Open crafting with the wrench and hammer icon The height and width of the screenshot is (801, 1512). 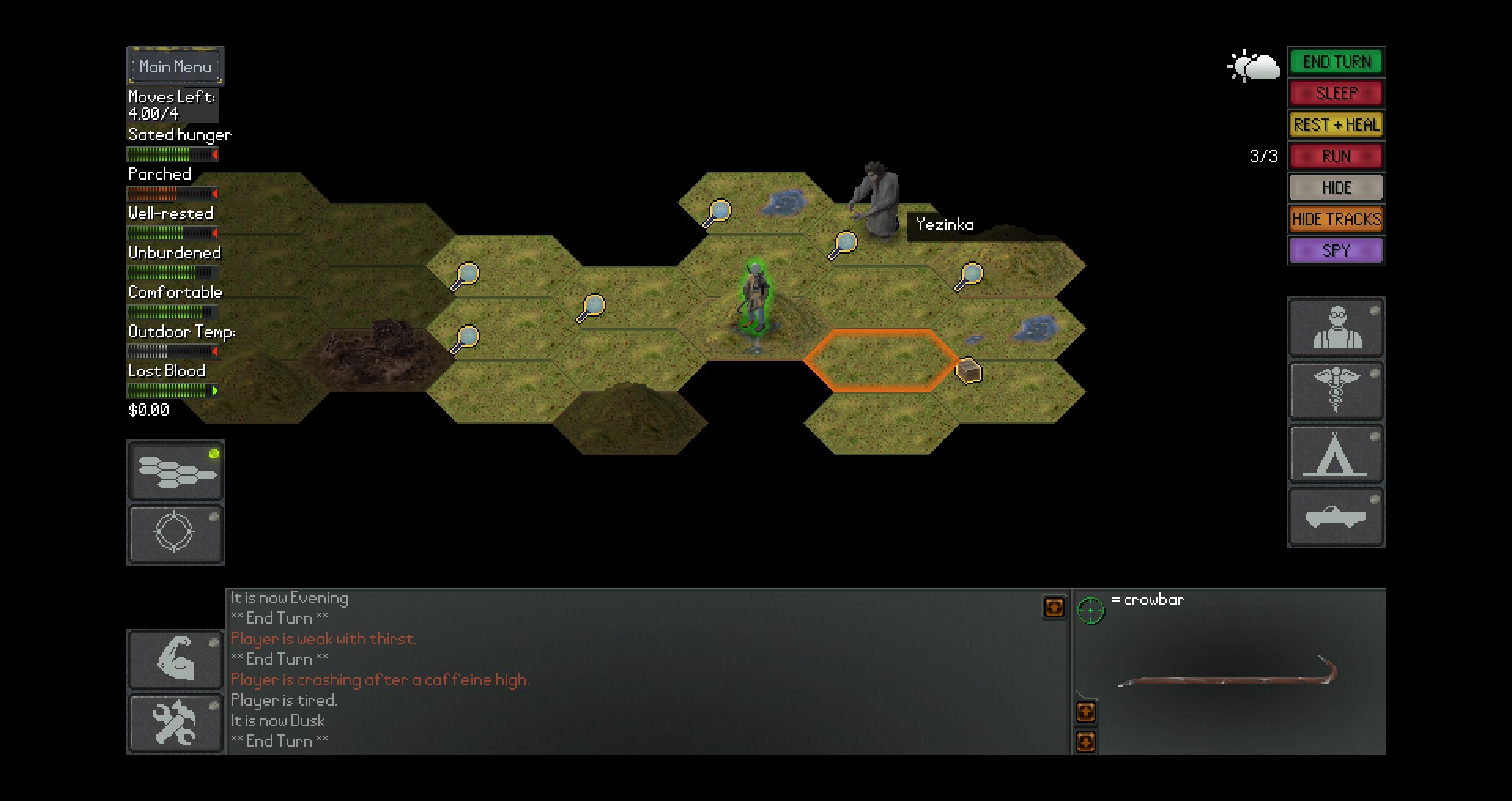(175, 722)
